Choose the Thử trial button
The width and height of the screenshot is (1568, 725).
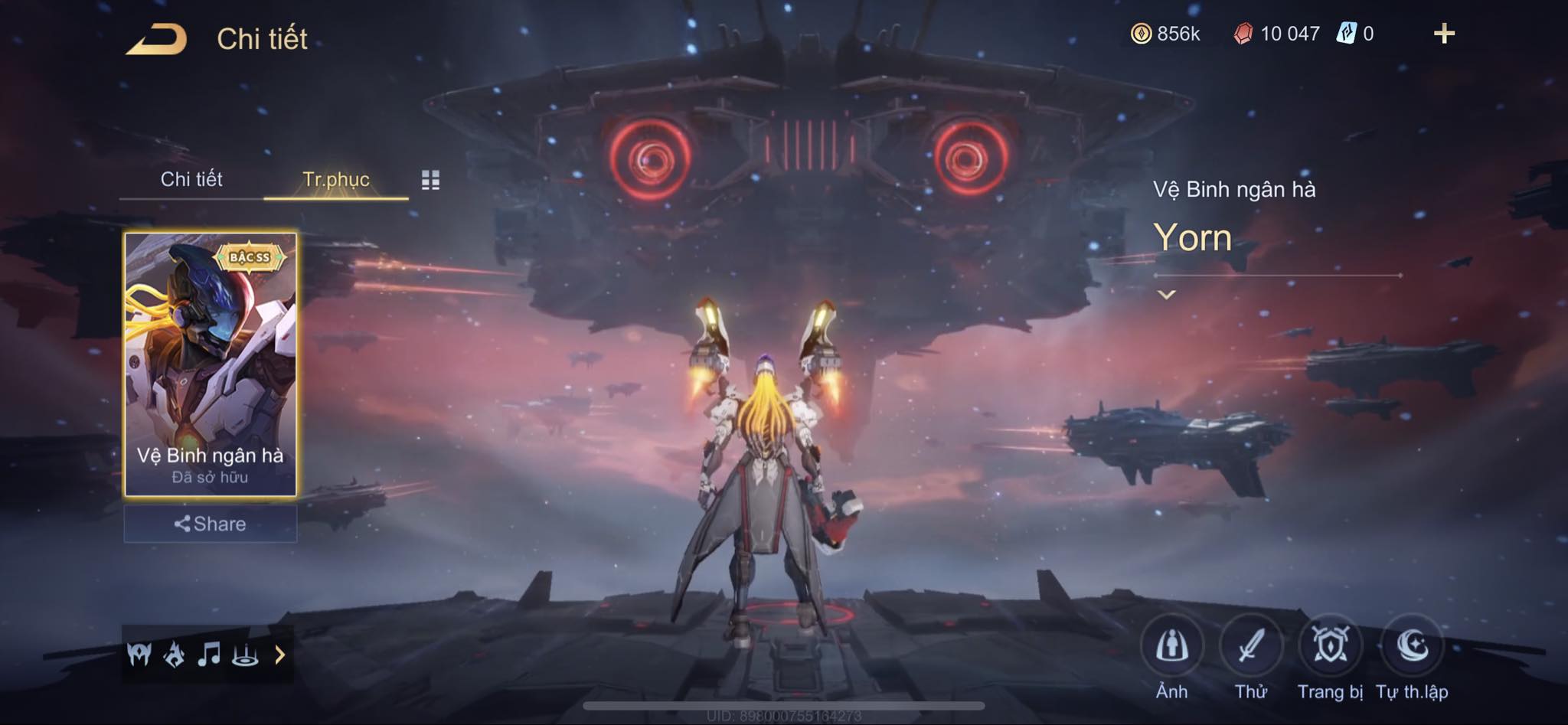click(1251, 647)
